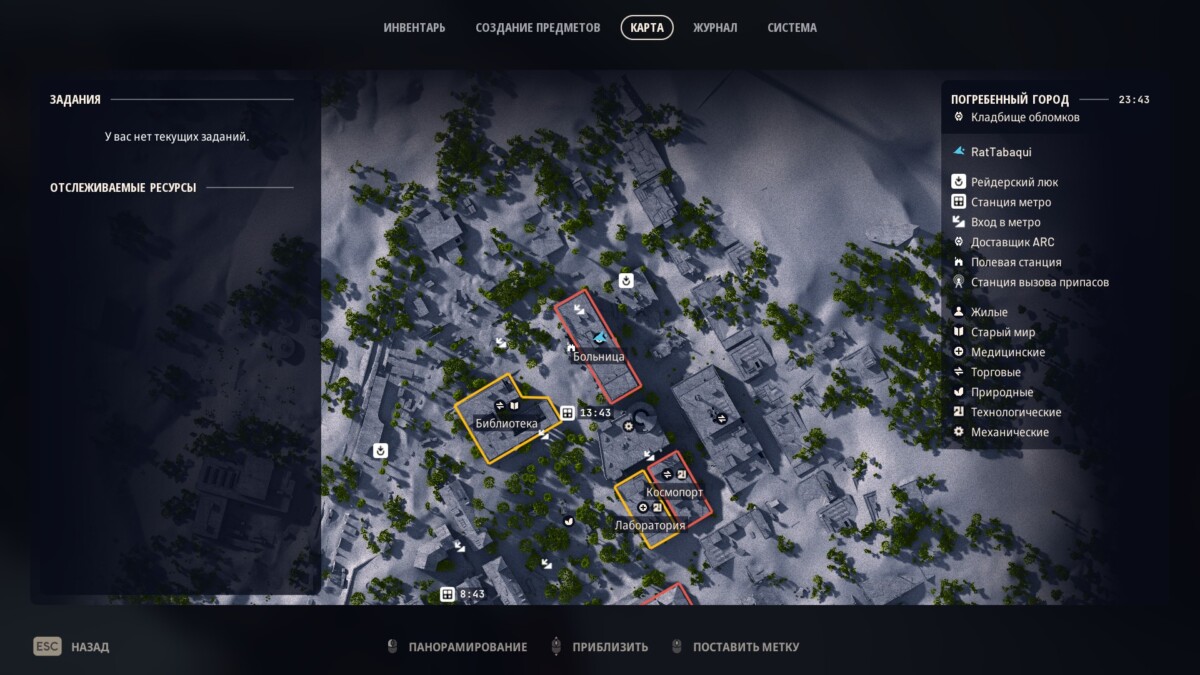The image size is (1200, 675).
Task: Select the Больница map location label
Action: click(599, 356)
